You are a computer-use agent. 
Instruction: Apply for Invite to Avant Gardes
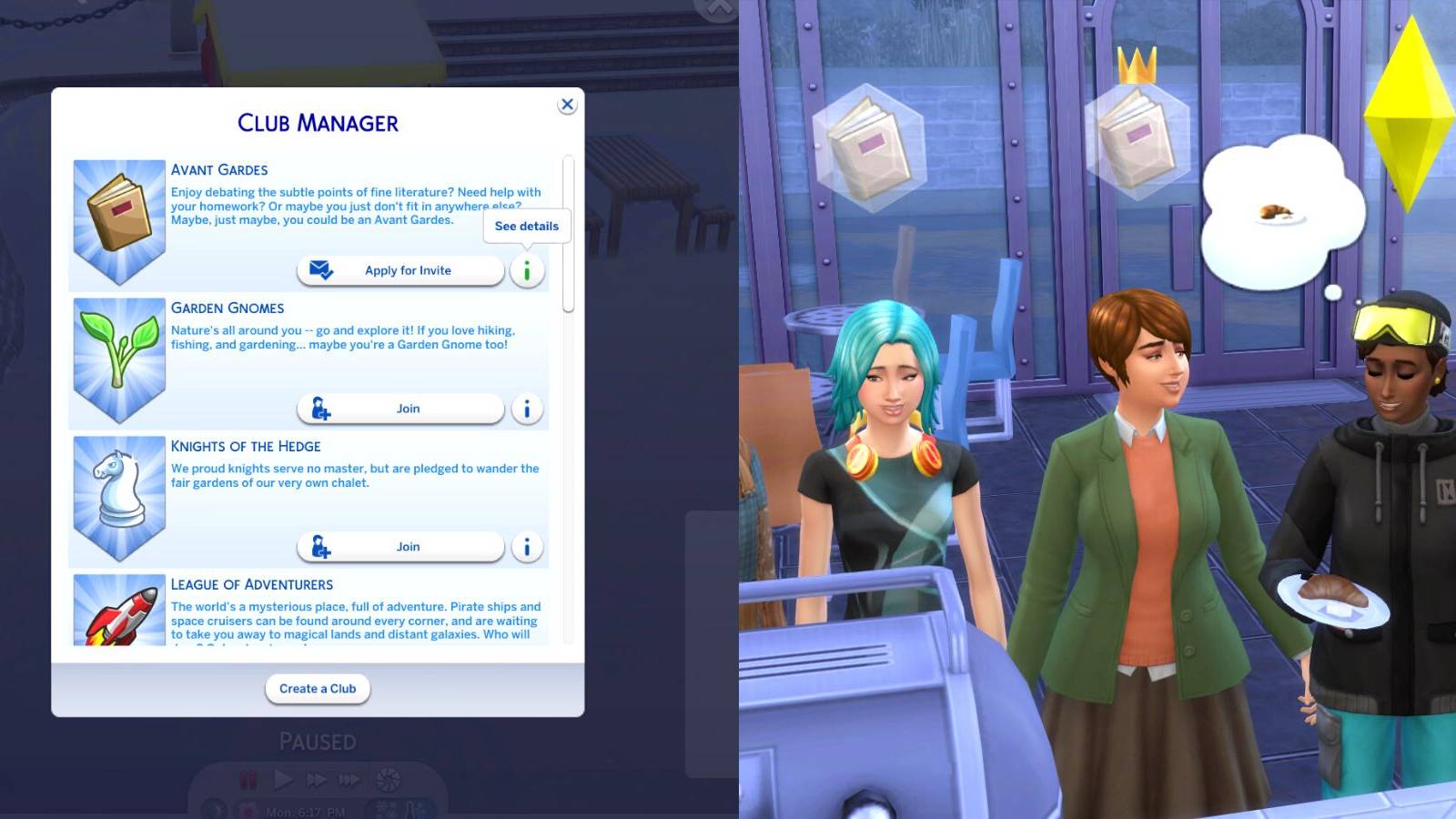click(x=400, y=269)
